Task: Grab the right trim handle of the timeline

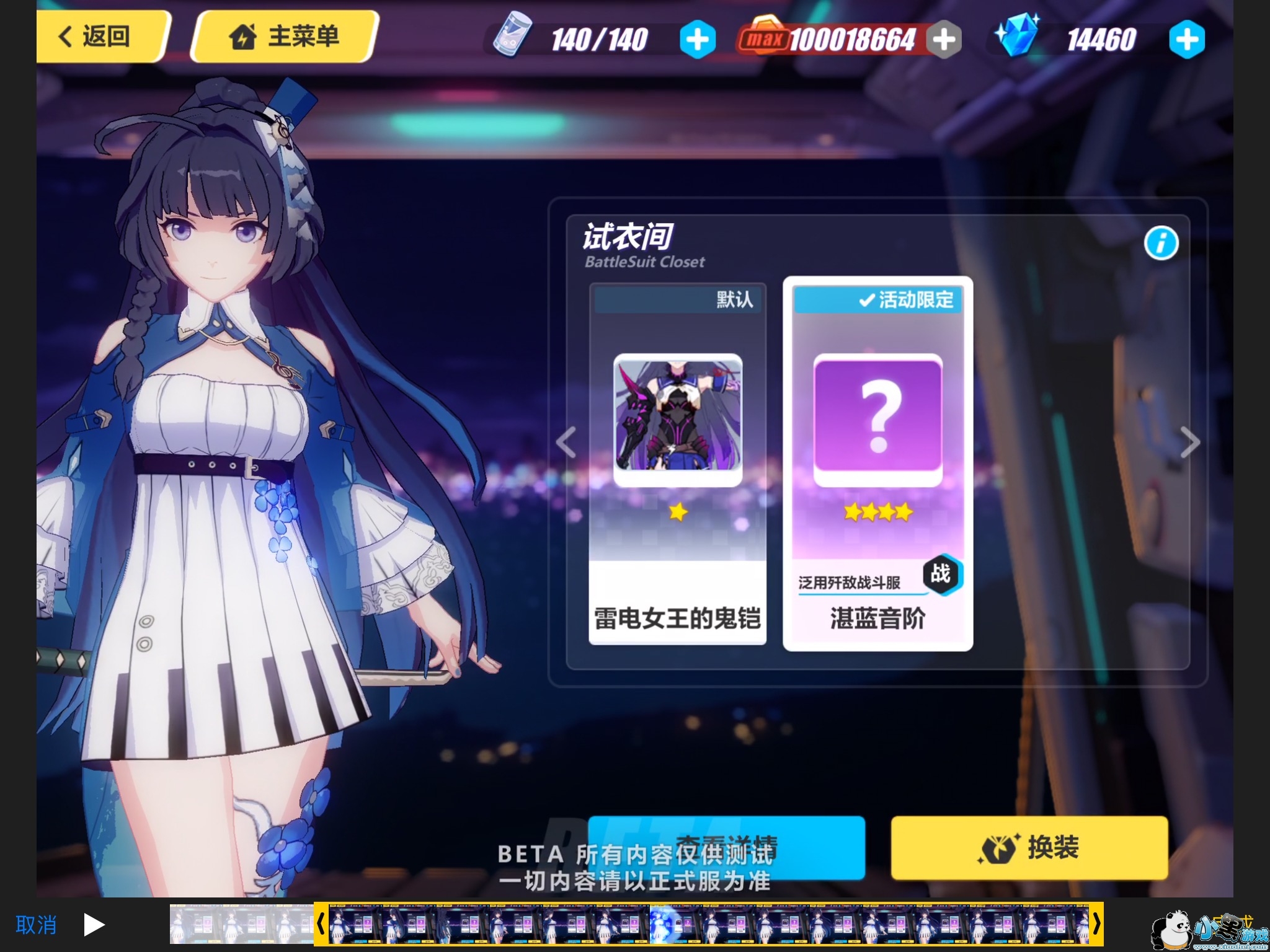Action: coord(1096,924)
